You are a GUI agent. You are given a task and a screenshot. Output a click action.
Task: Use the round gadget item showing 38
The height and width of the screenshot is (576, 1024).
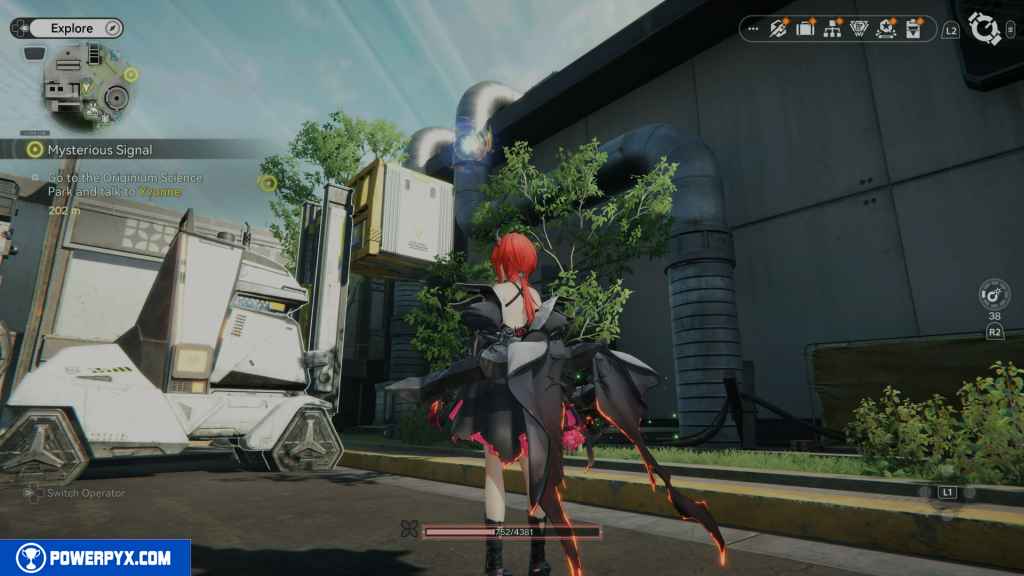994,294
